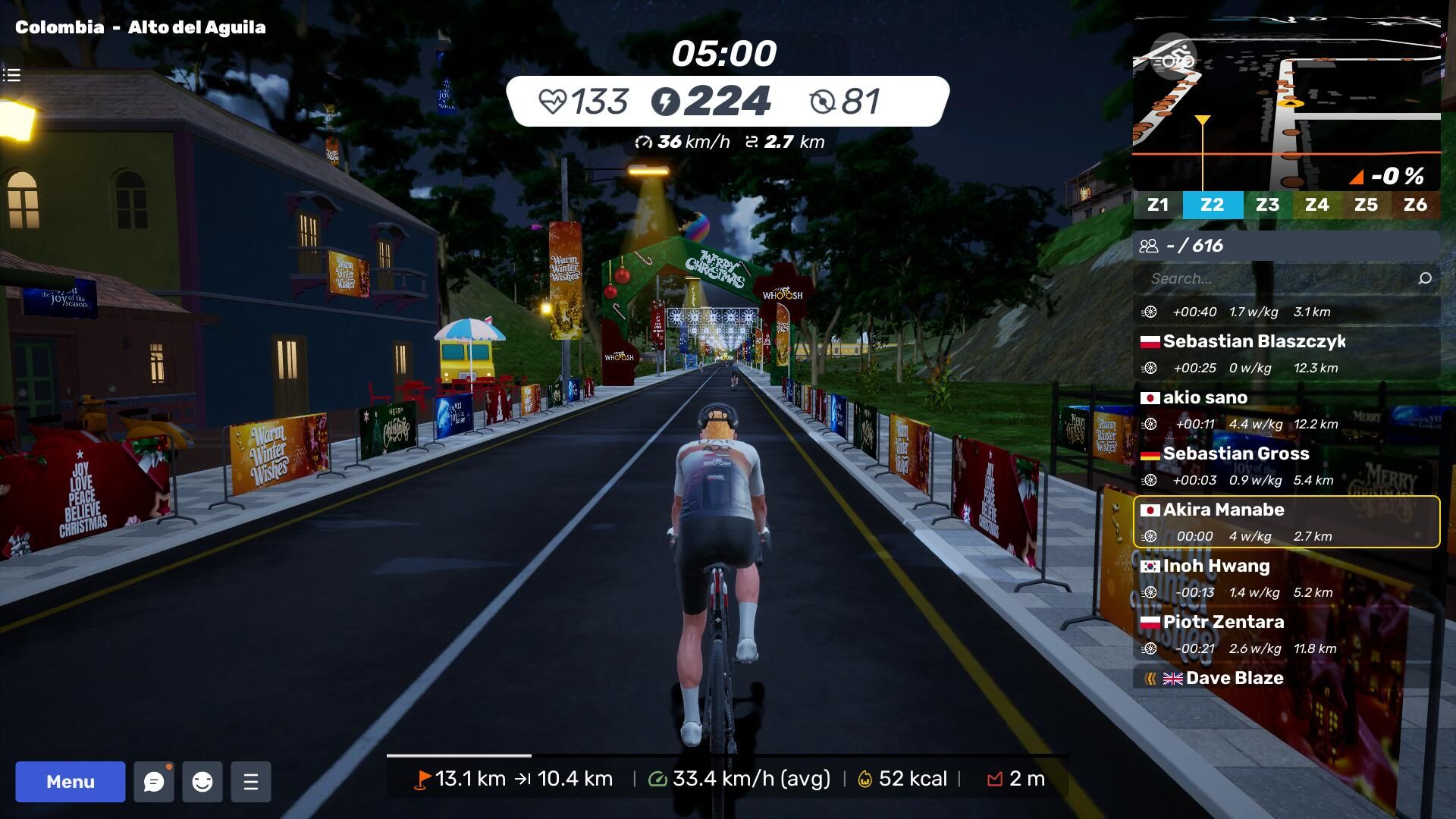Open the chat speech bubble
This screenshot has width=1456, height=819.
[154, 782]
